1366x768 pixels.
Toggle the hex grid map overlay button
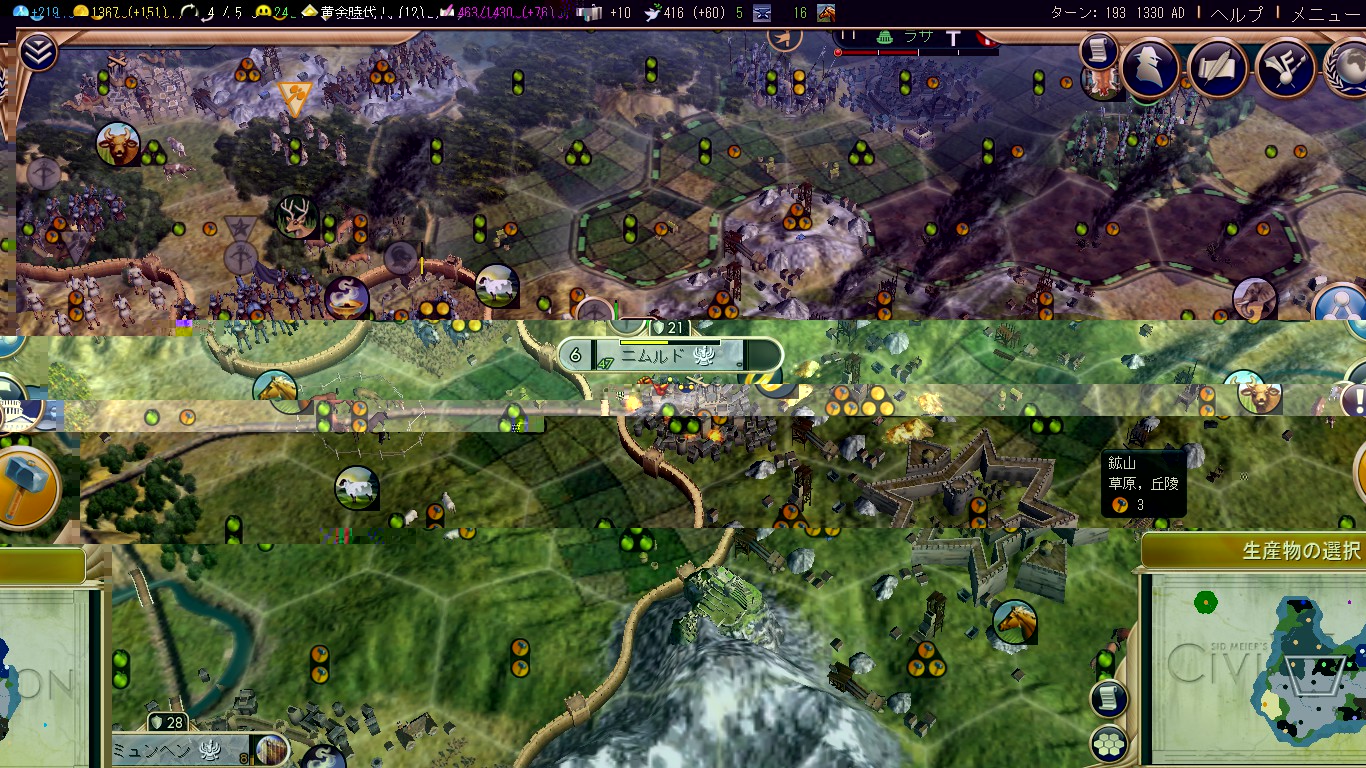[1109, 744]
